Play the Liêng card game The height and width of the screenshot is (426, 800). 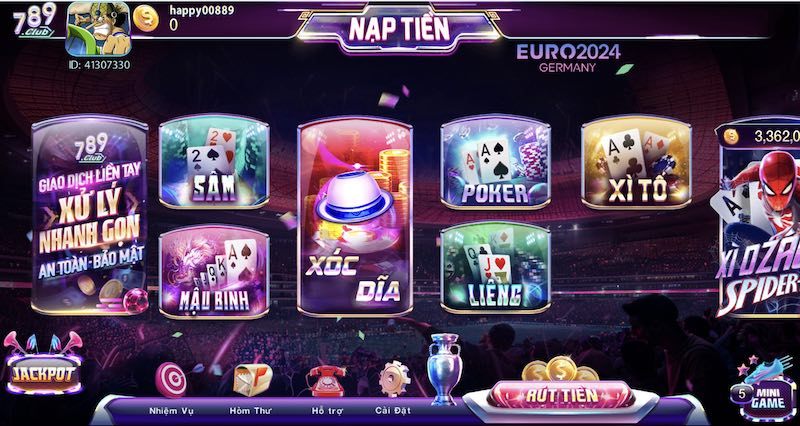496,267
